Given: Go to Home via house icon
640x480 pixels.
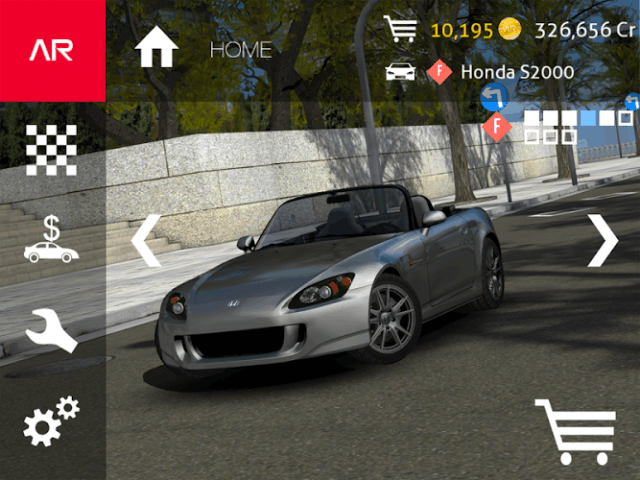Looking at the screenshot, I should pos(157,47).
